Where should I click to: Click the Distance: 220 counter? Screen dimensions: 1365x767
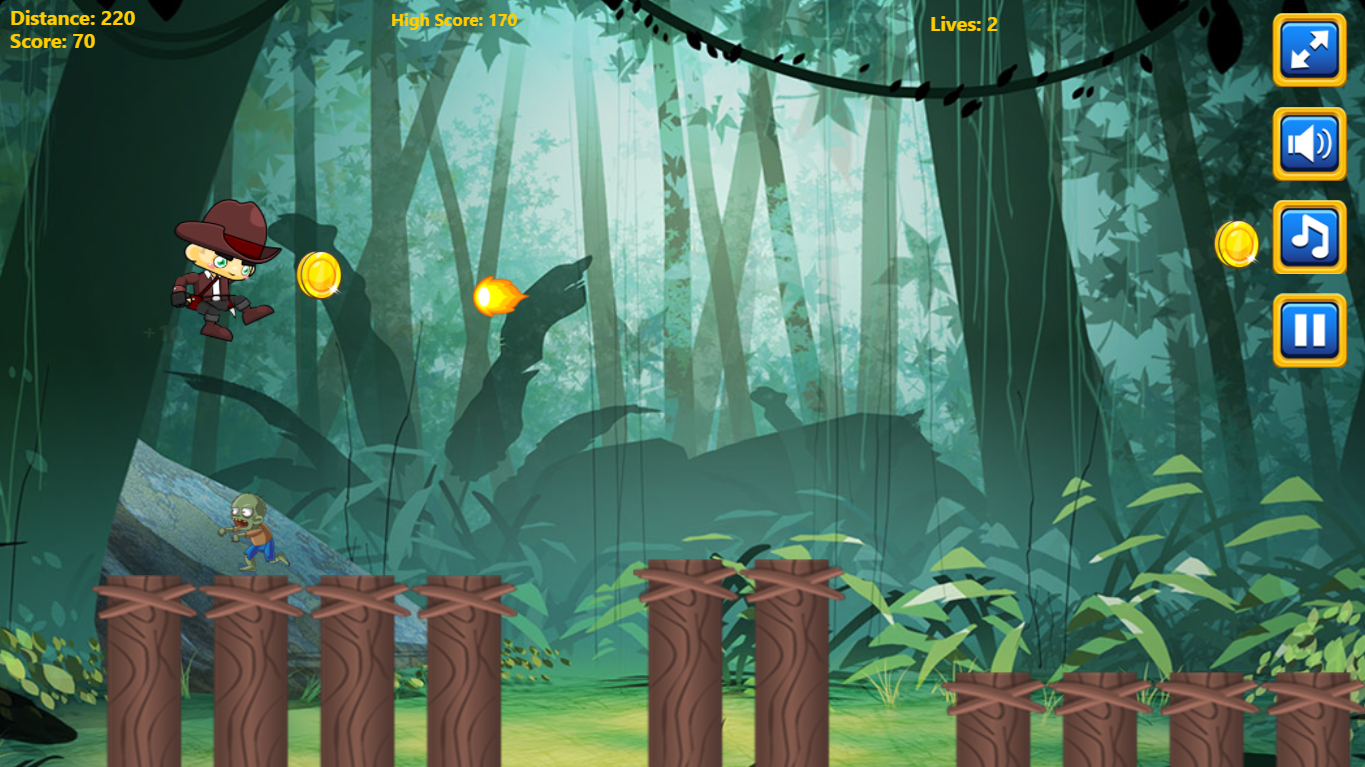[72, 16]
